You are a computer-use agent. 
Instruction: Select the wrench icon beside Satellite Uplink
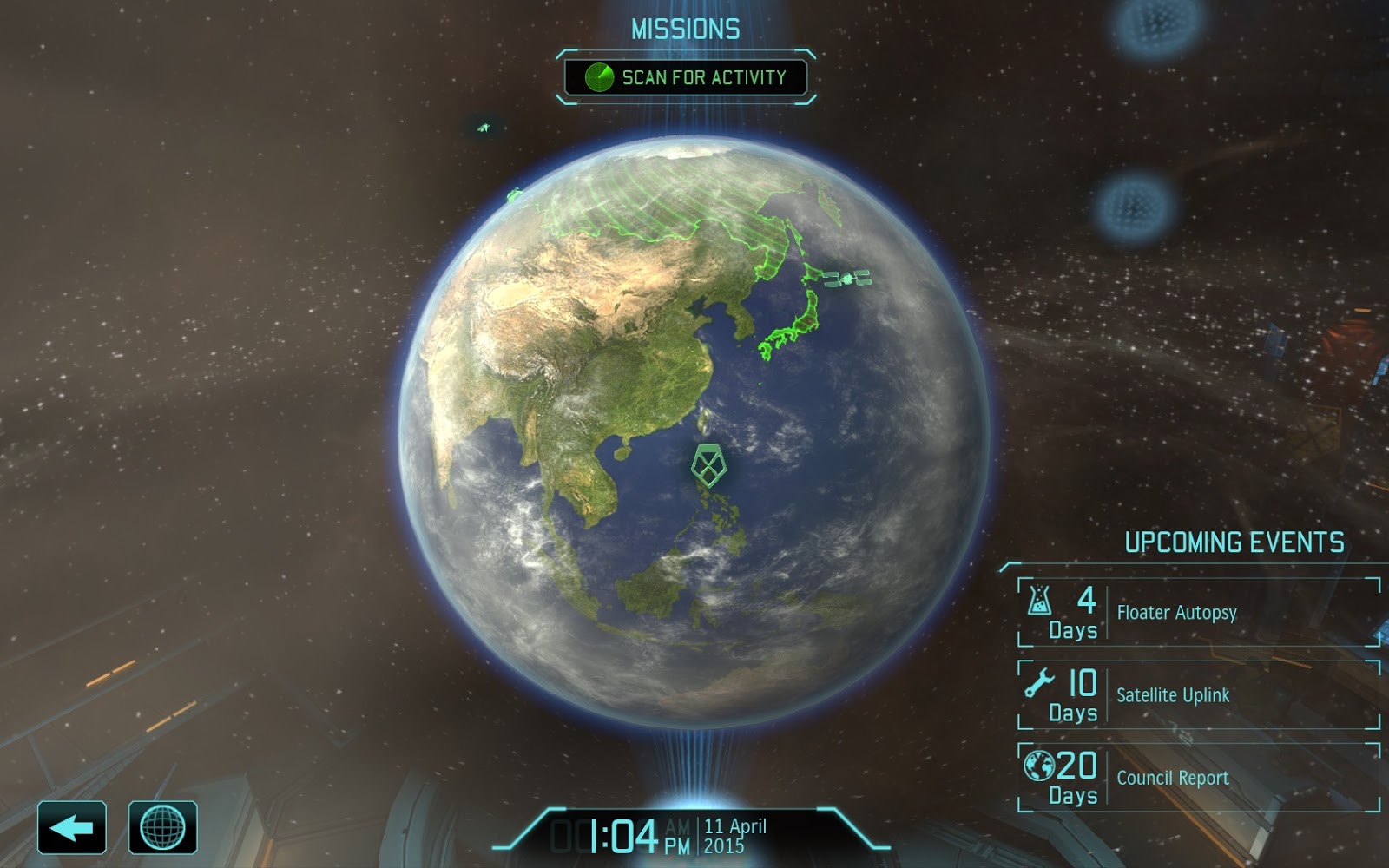(1038, 682)
